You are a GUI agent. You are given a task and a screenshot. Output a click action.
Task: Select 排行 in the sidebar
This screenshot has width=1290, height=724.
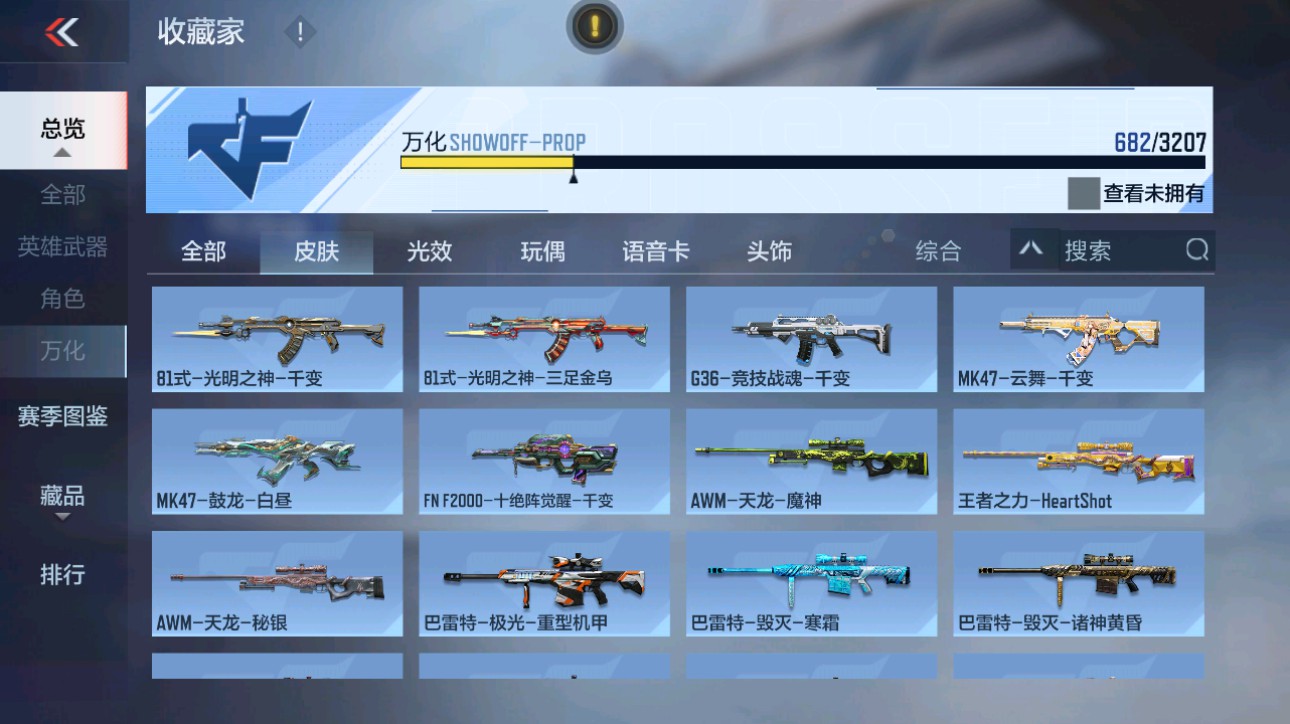pyautogui.click(x=64, y=575)
